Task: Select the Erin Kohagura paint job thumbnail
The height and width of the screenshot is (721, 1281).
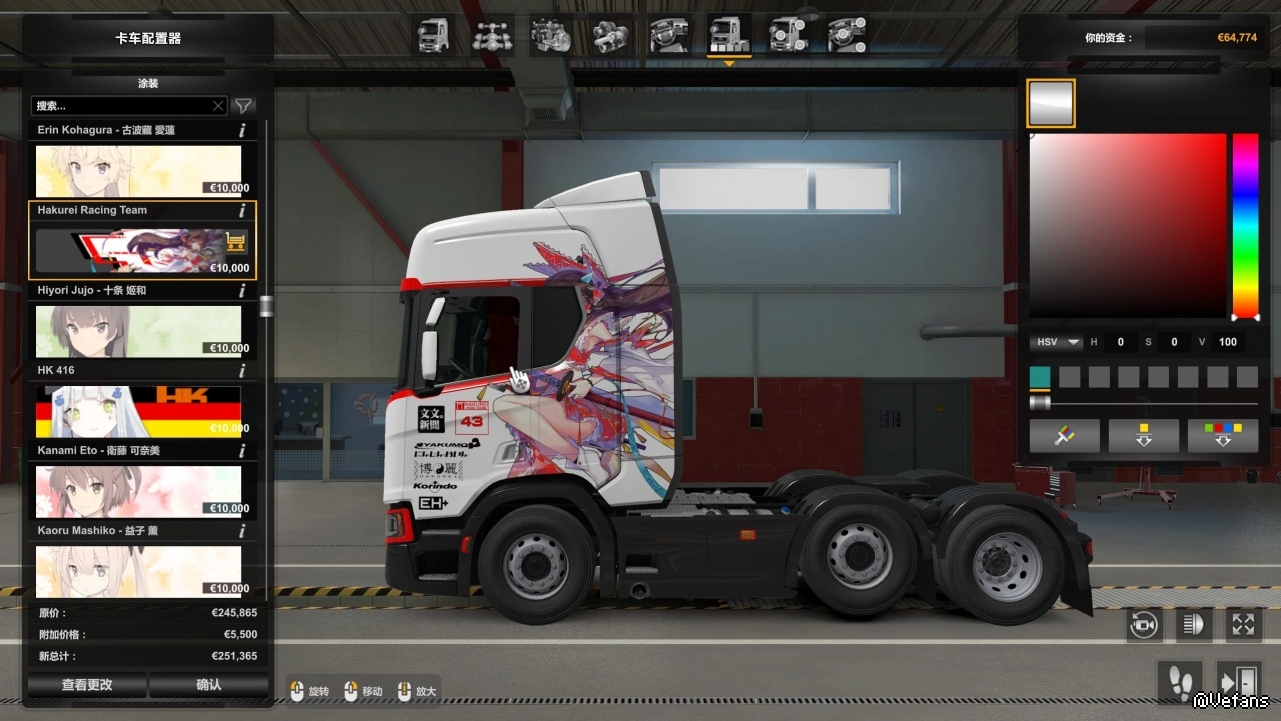Action: pos(139,171)
